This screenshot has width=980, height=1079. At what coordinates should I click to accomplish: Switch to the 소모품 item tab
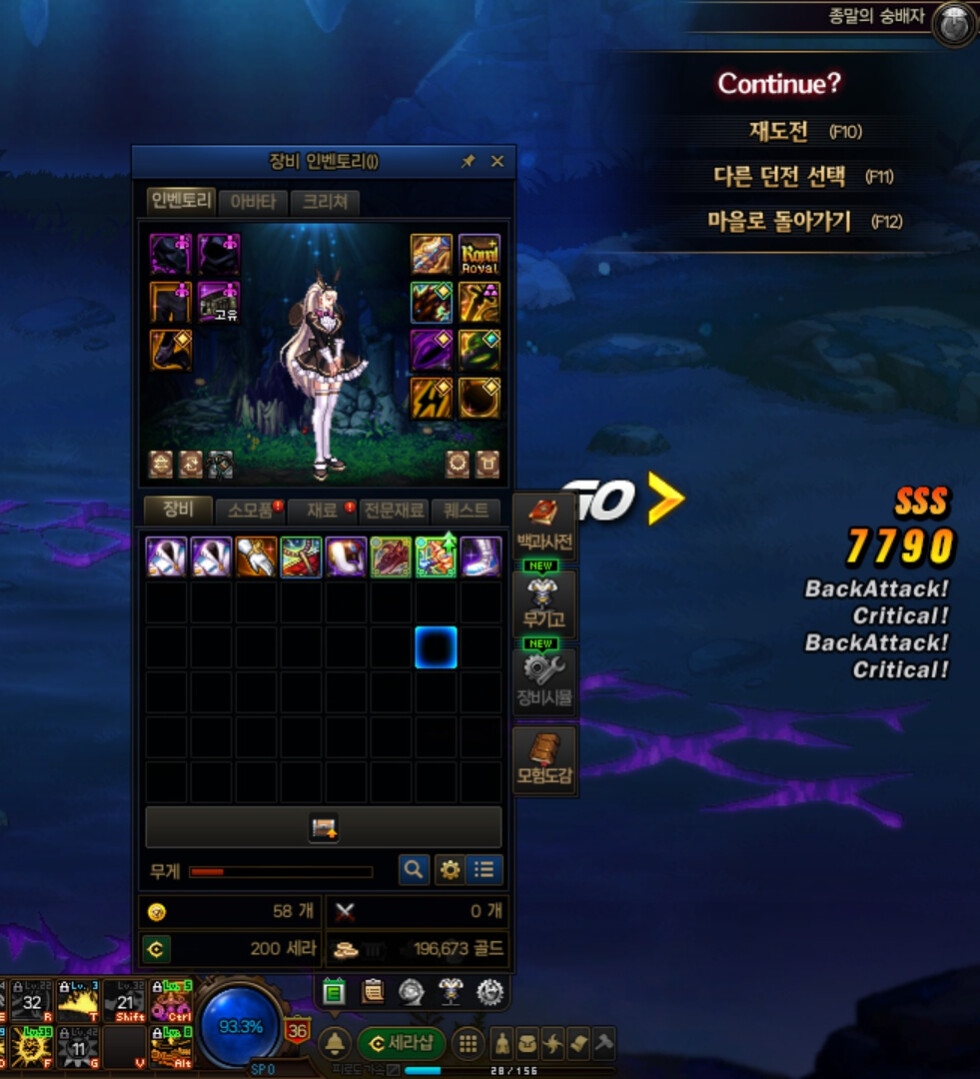pos(250,510)
